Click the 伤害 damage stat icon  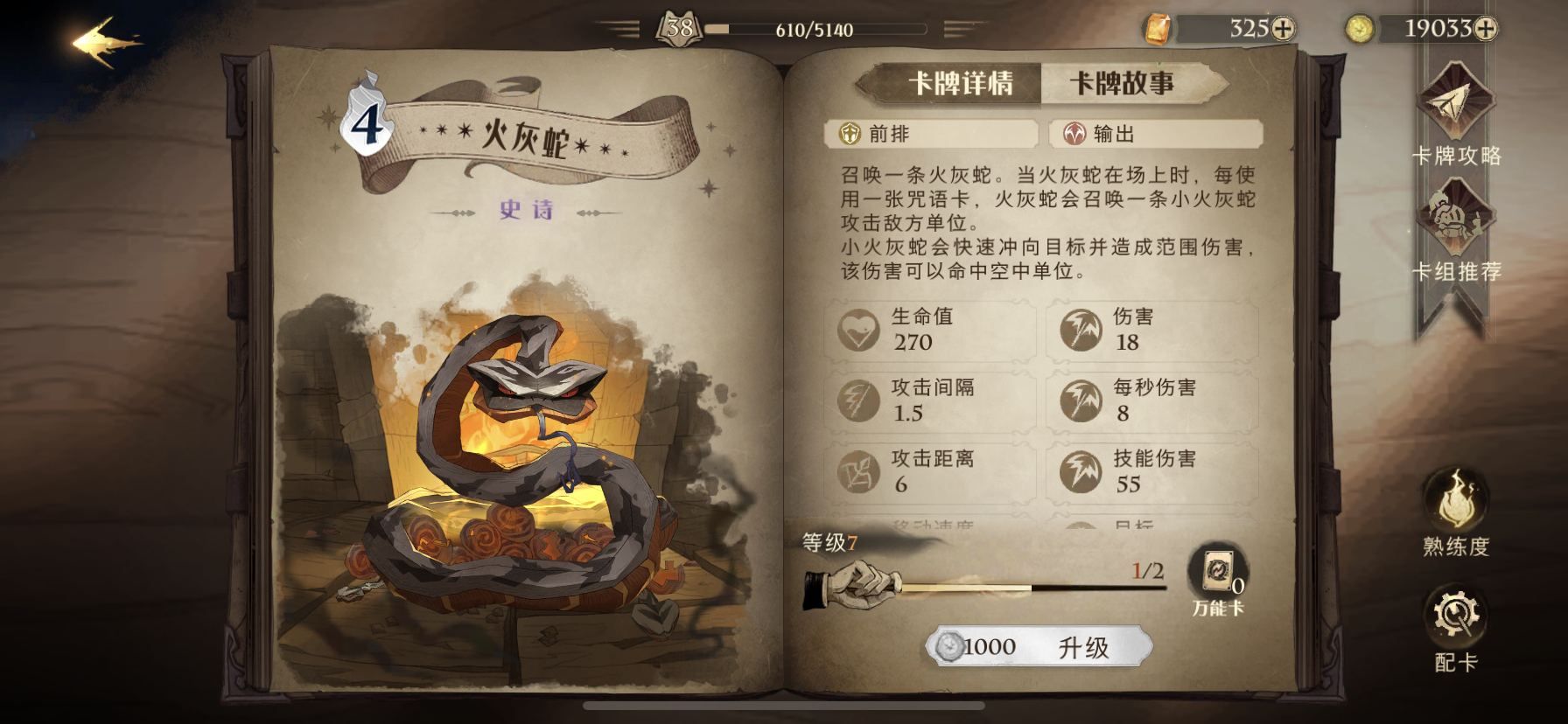pyautogui.click(x=1082, y=331)
